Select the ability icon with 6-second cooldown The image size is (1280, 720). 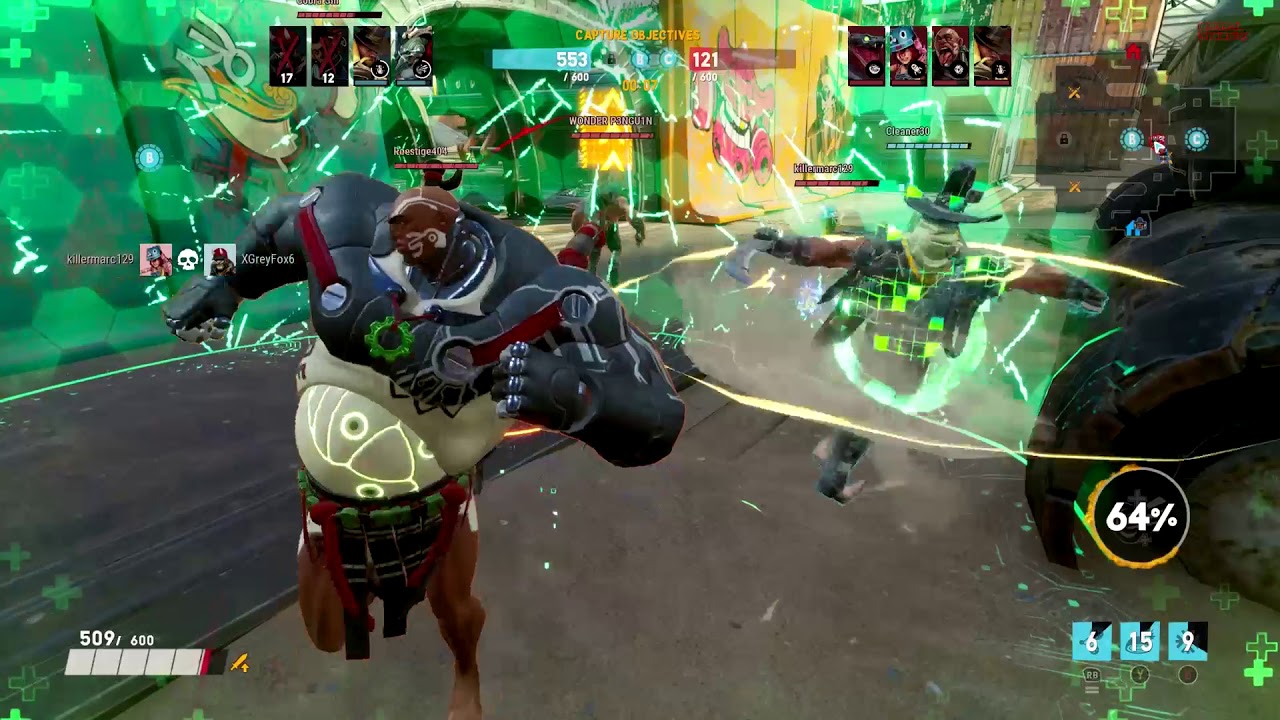click(1091, 642)
